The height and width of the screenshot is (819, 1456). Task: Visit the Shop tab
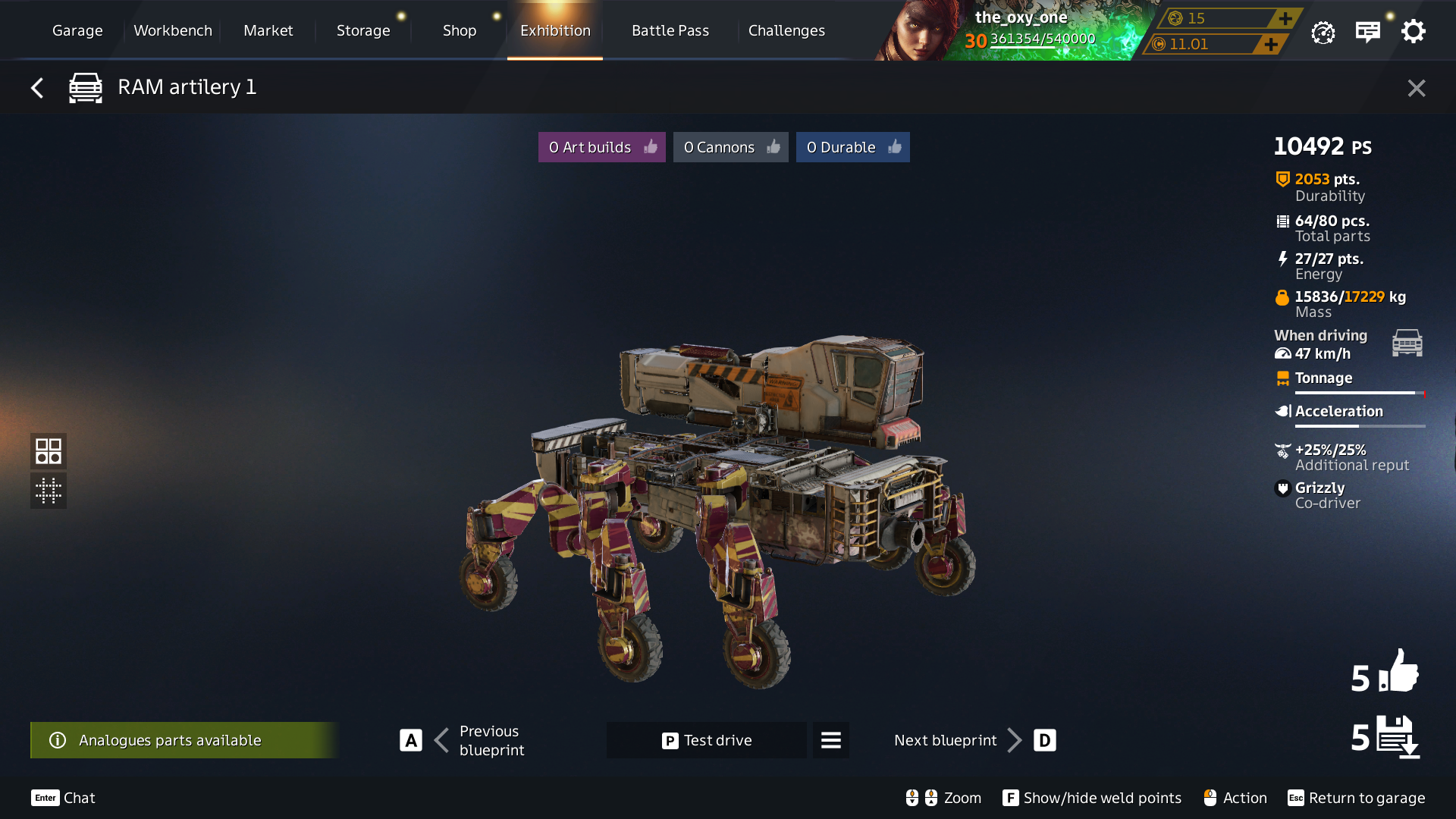[x=460, y=30]
